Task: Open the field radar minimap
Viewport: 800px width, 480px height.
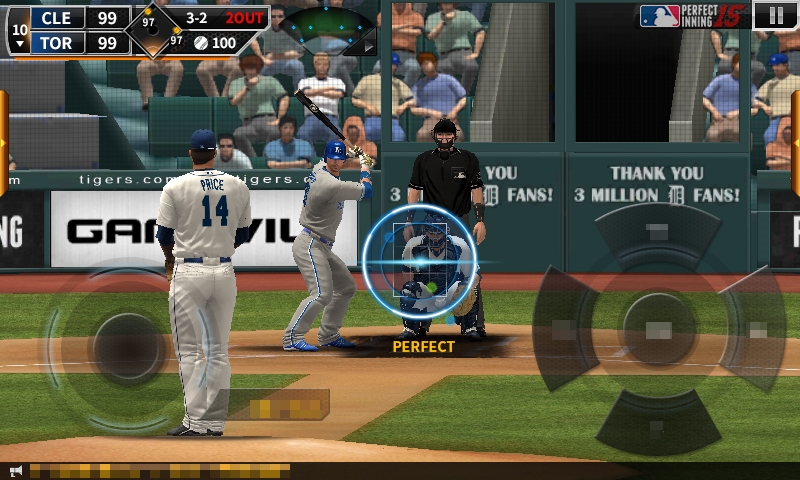Action: 325,27
